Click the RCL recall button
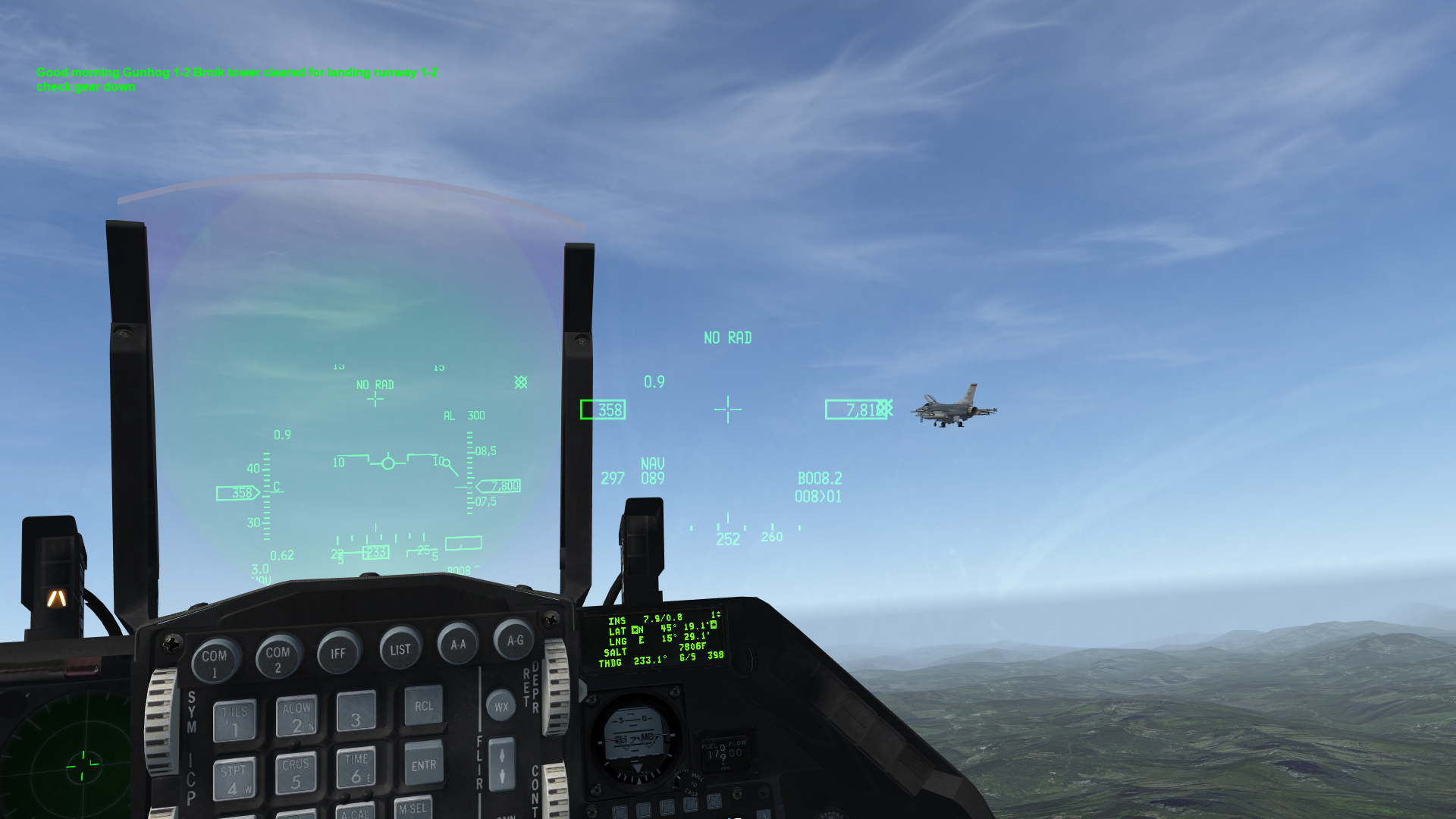Viewport: 1456px width, 819px height. (x=423, y=707)
